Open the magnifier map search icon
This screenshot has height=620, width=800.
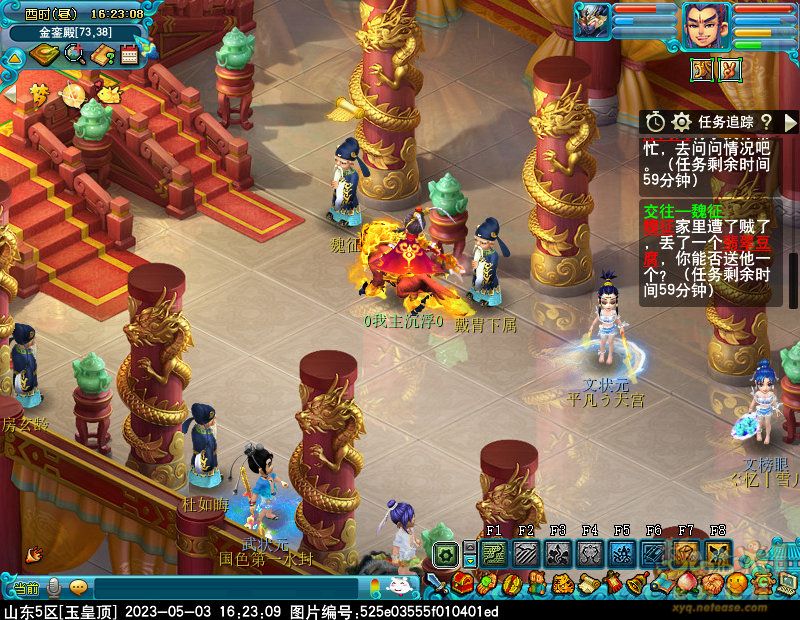74,55
